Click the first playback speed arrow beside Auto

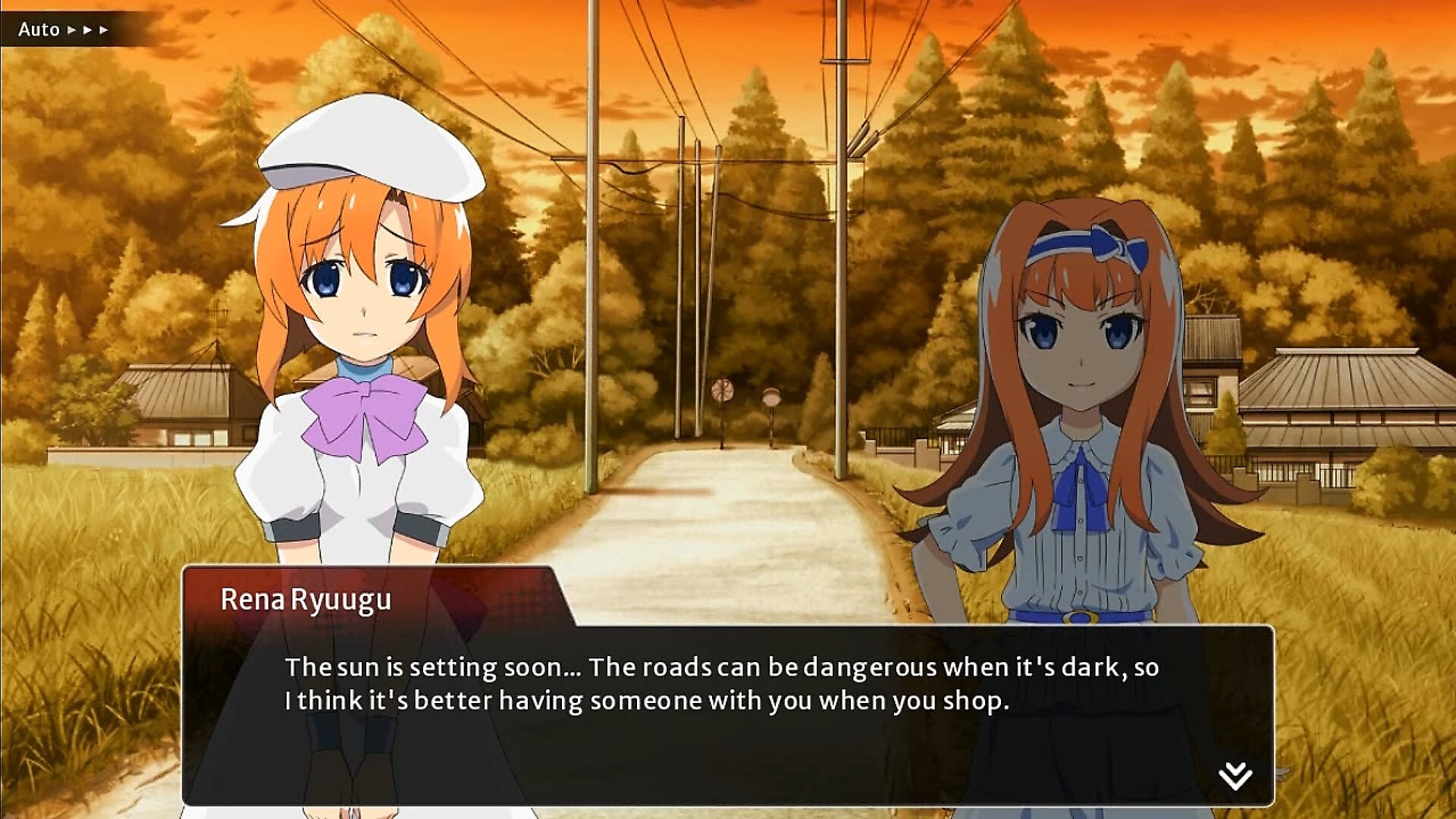coord(71,30)
